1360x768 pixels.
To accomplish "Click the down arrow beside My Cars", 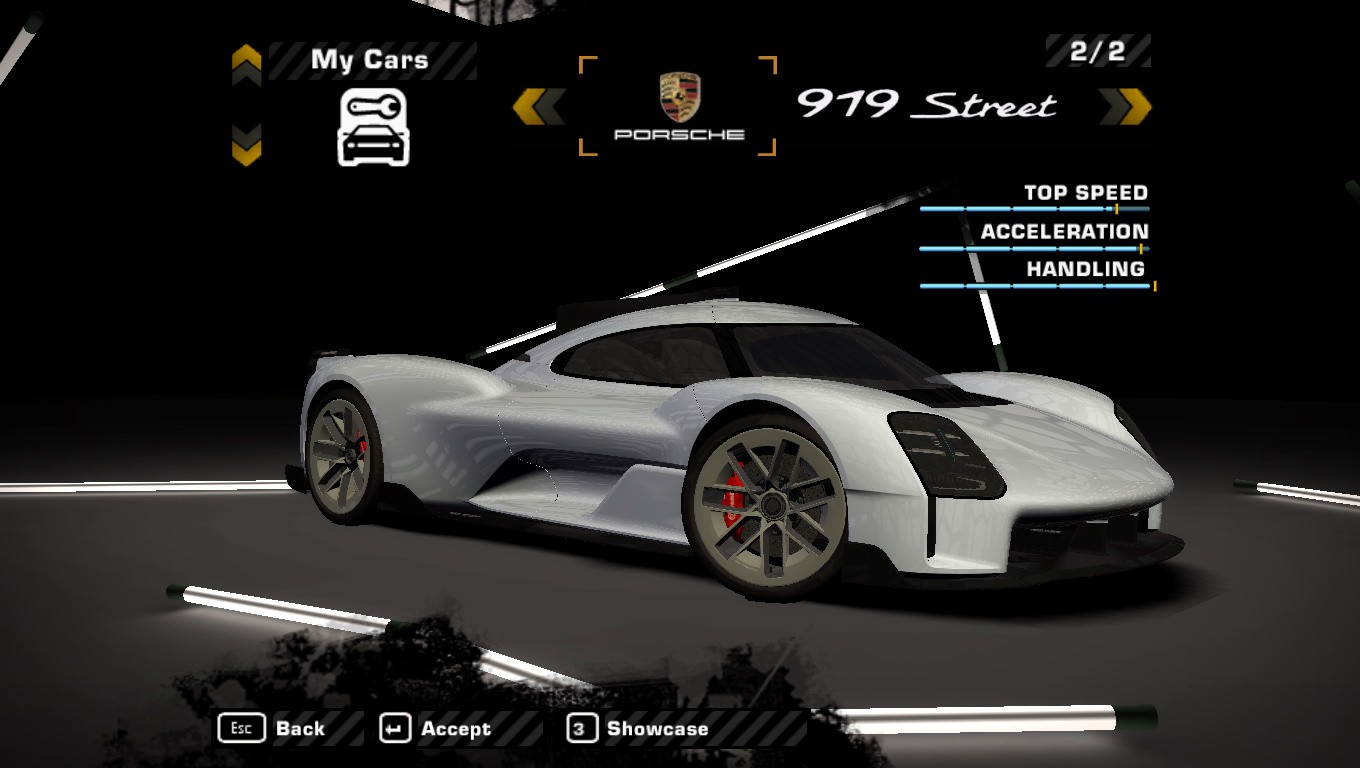I will coord(246,145).
